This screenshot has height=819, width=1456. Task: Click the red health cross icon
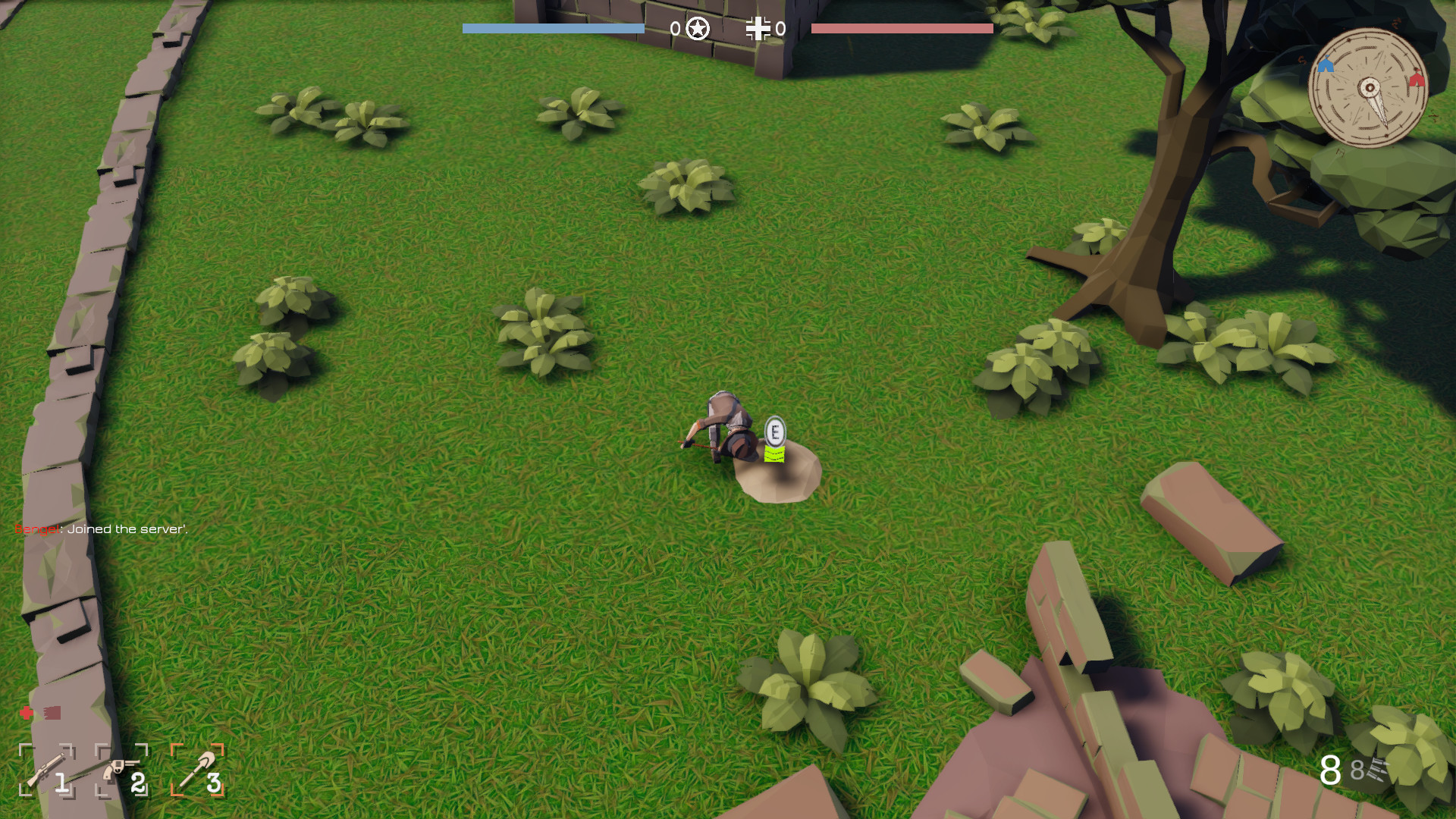point(25,714)
